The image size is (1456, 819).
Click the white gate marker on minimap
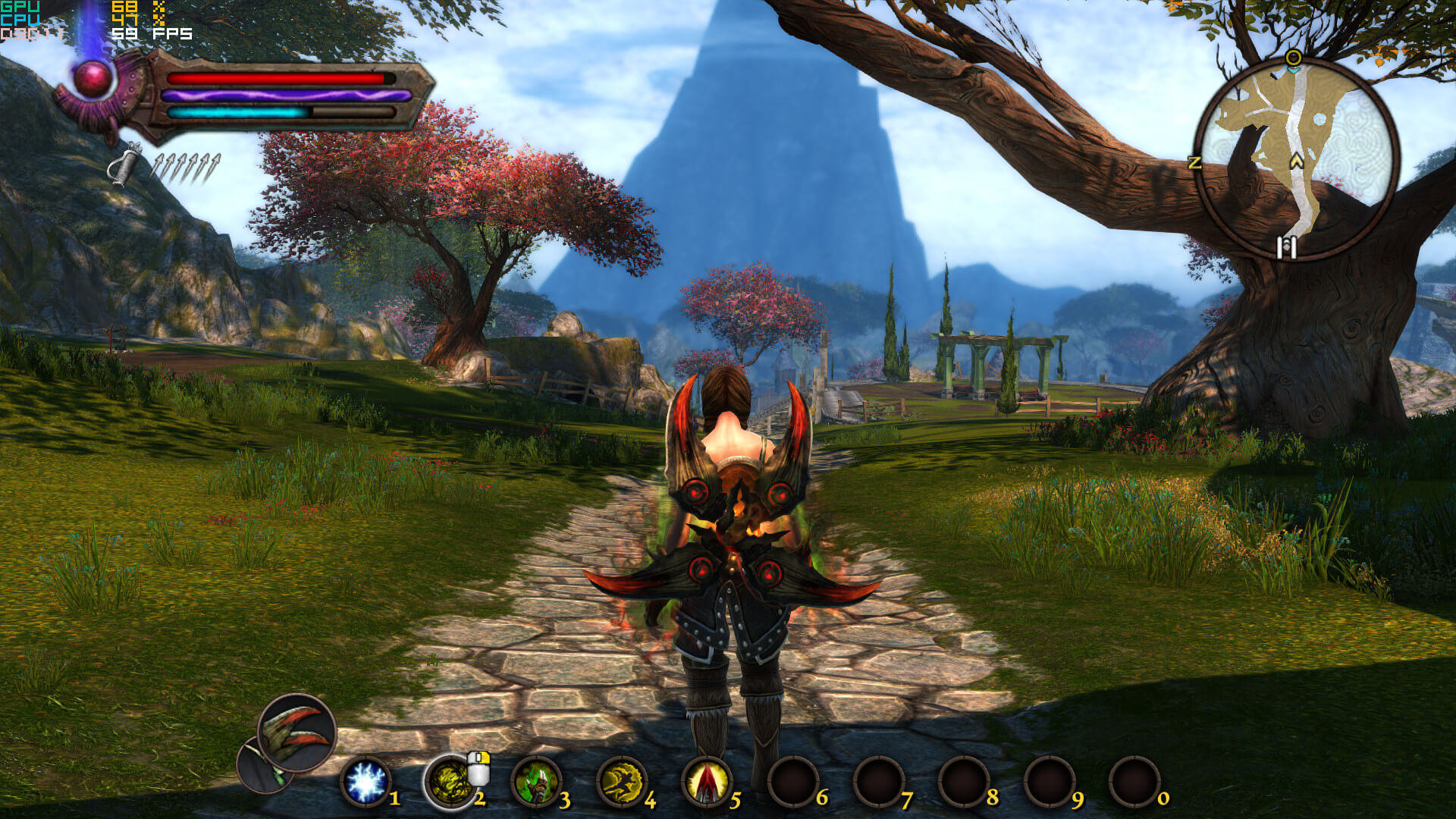(x=1286, y=247)
